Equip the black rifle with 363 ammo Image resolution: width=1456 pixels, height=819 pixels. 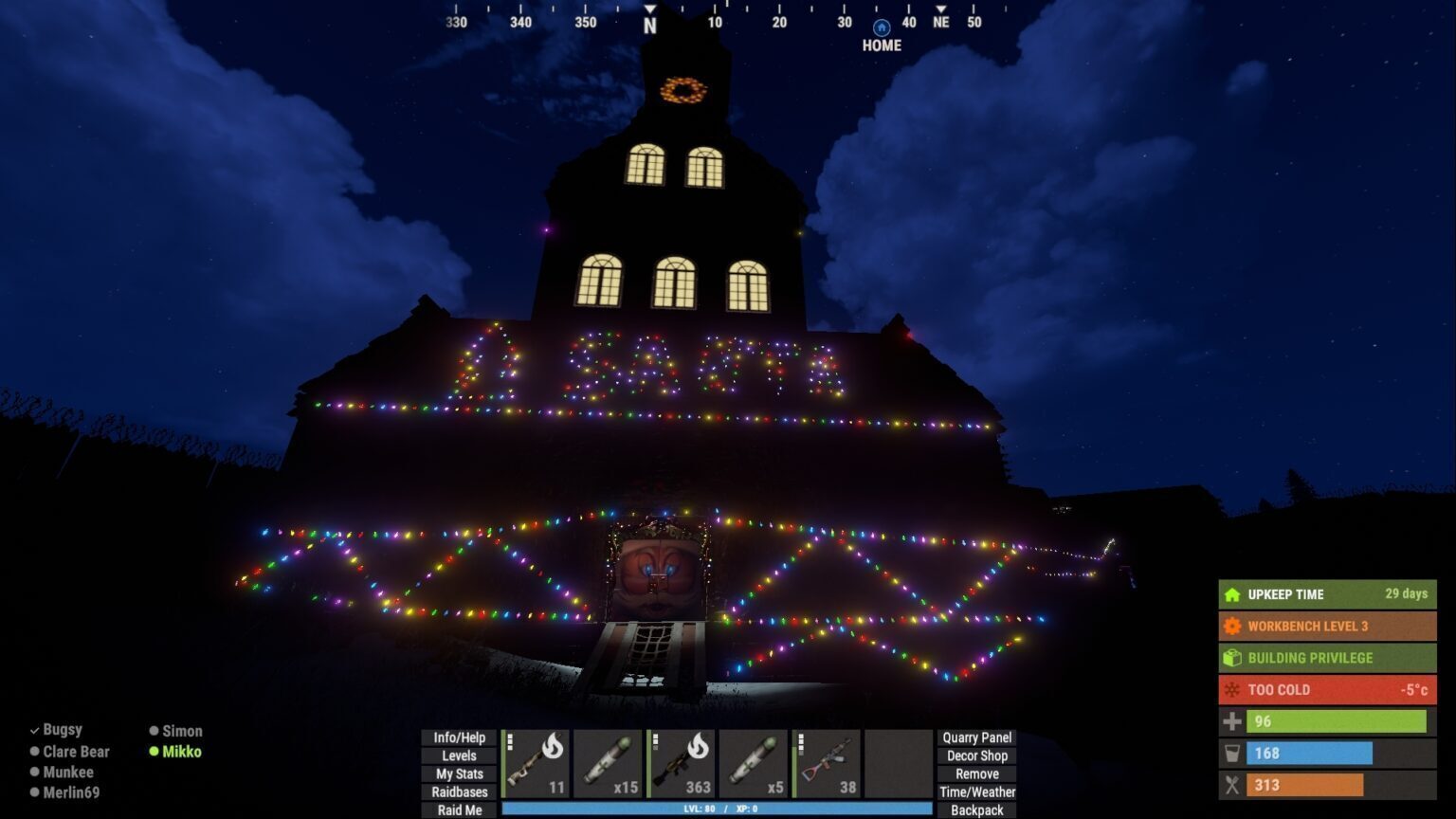coord(681,763)
